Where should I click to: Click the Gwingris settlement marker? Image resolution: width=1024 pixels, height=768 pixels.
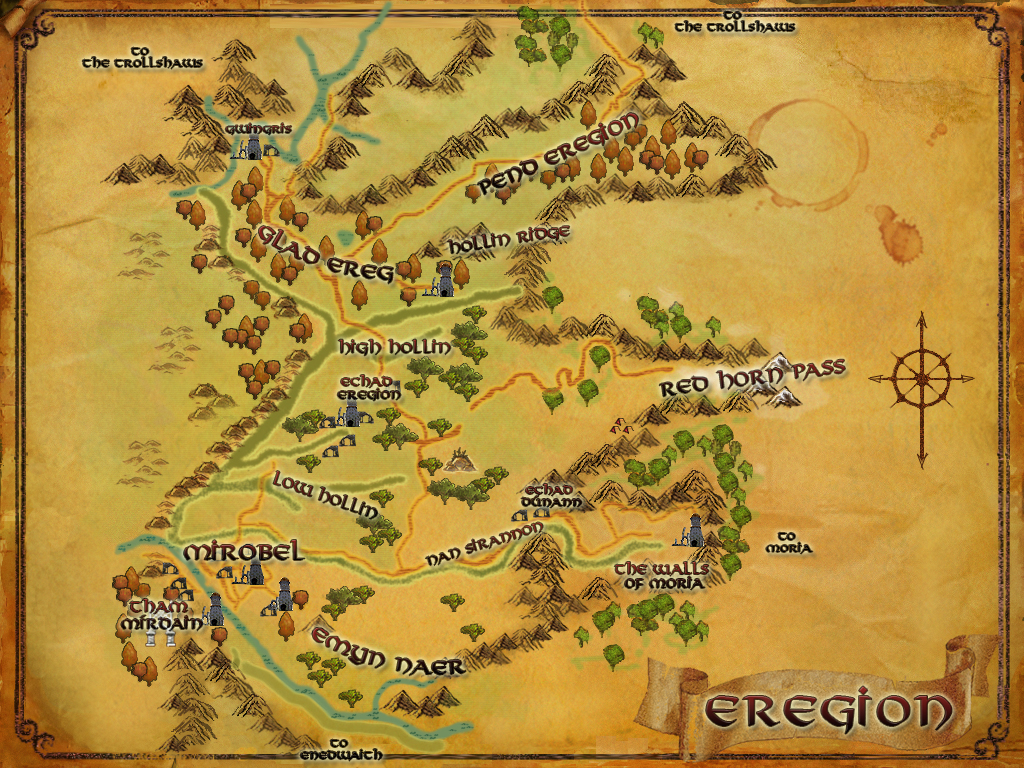(x=254, y=148)
